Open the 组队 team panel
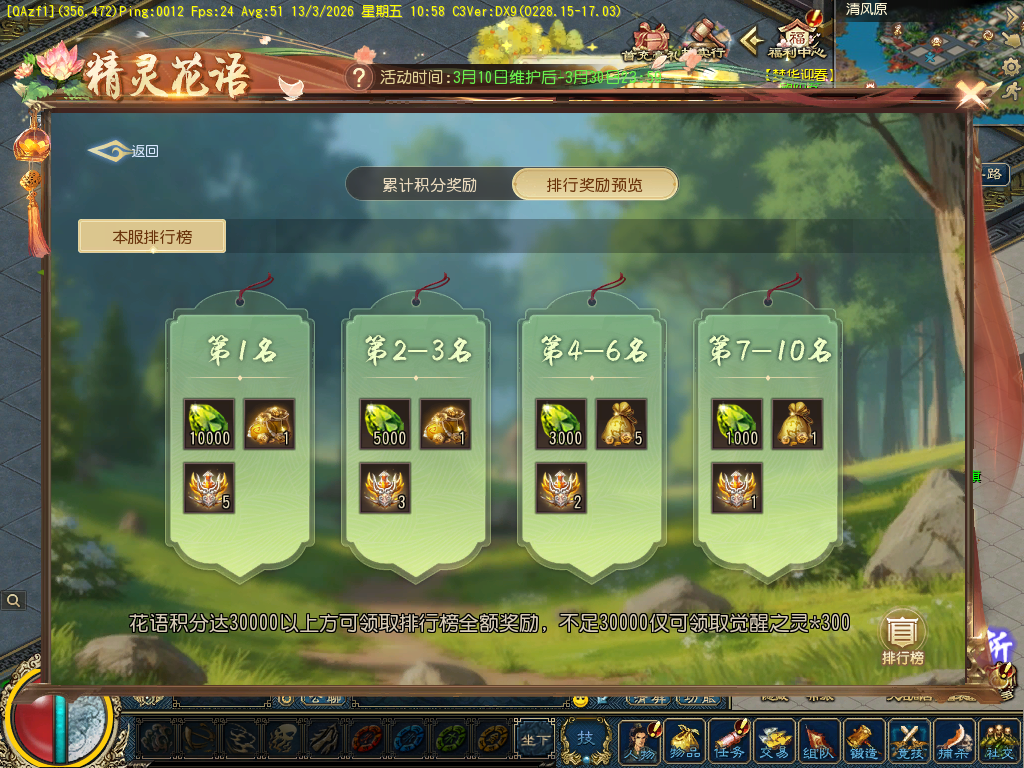Image resolution: width=1024 pixels, height=768 pixels. click(819, 741)
